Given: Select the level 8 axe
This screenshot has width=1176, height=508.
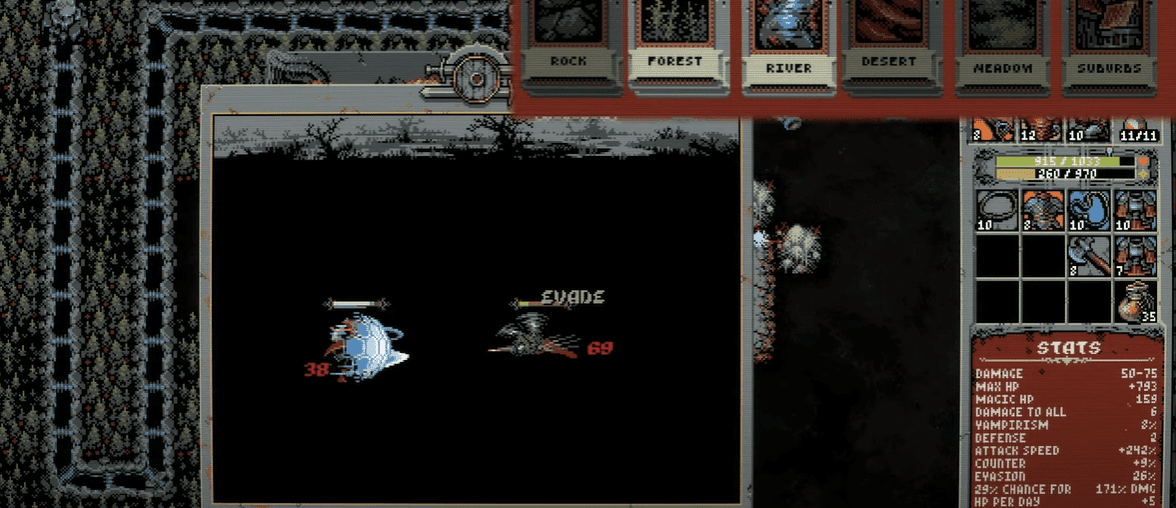Looking at the screenshot, I should point(1088,256).
